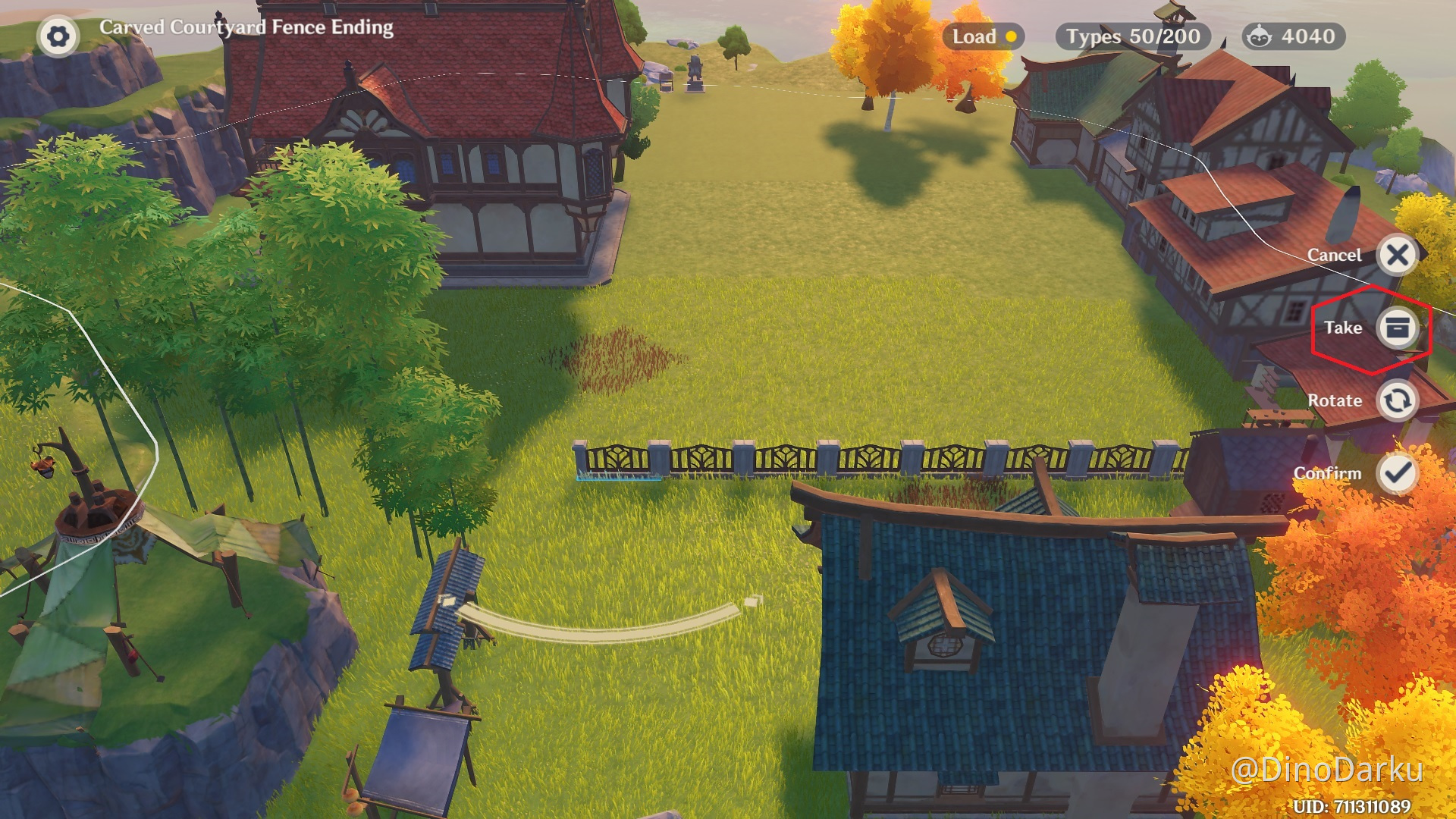
Task: Click the Confirm button to place fence
Action: pyautogui.click(x=1398, y=472)
